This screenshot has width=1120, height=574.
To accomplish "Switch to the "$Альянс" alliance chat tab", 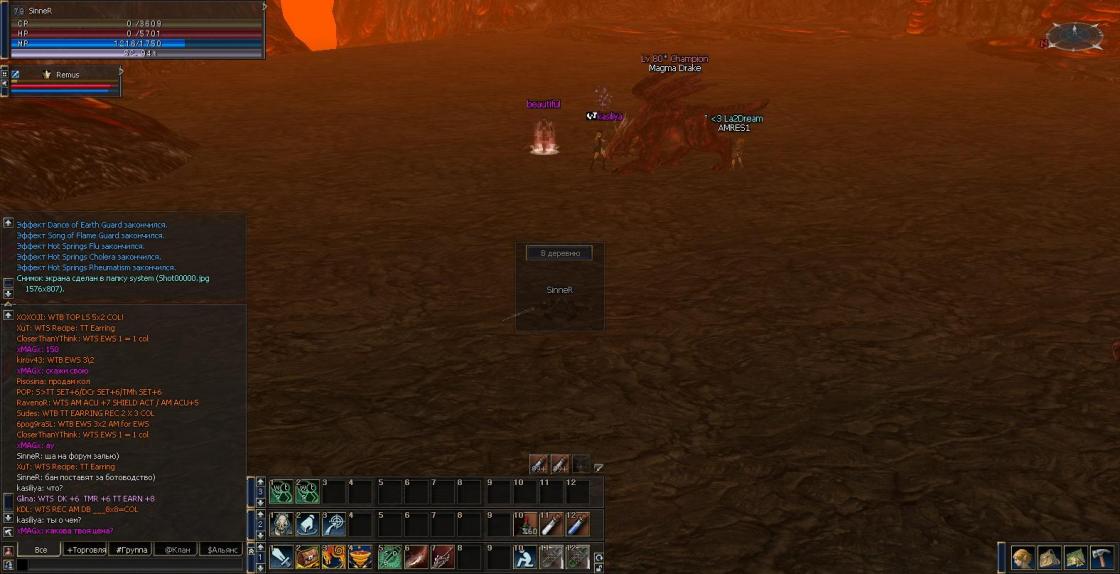I will point(223,549).
